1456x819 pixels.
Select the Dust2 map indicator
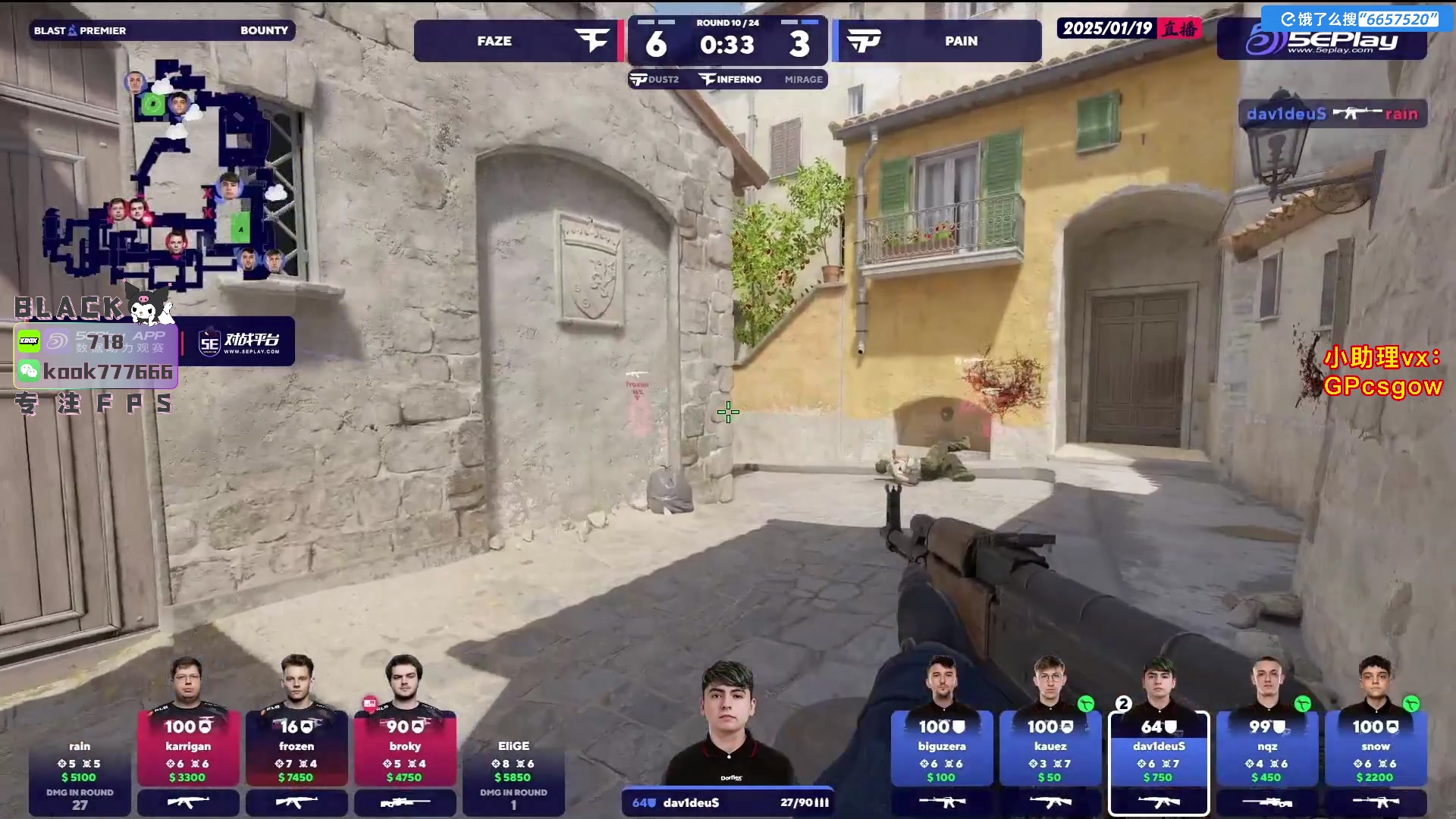(x=655, y=80)
